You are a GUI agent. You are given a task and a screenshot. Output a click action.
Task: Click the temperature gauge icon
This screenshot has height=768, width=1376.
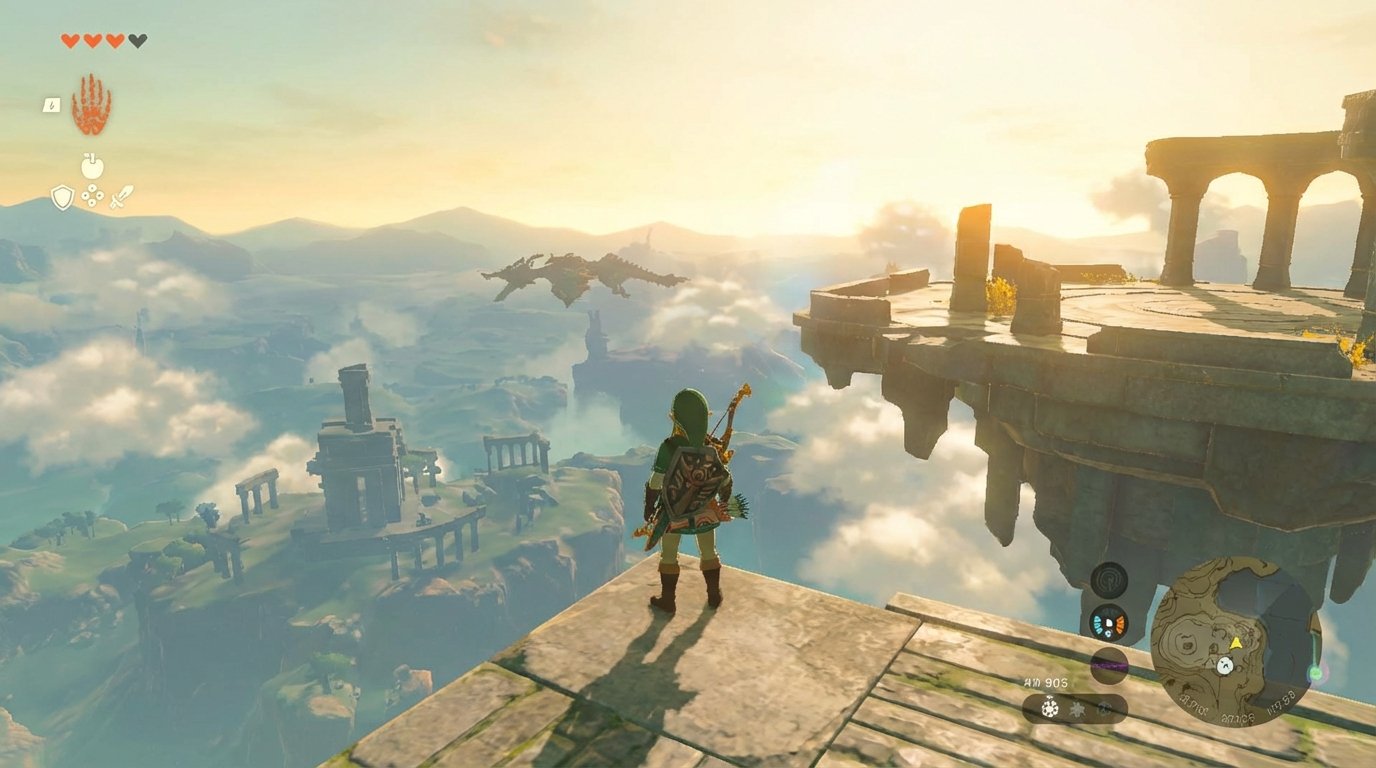click(1108, 625)
